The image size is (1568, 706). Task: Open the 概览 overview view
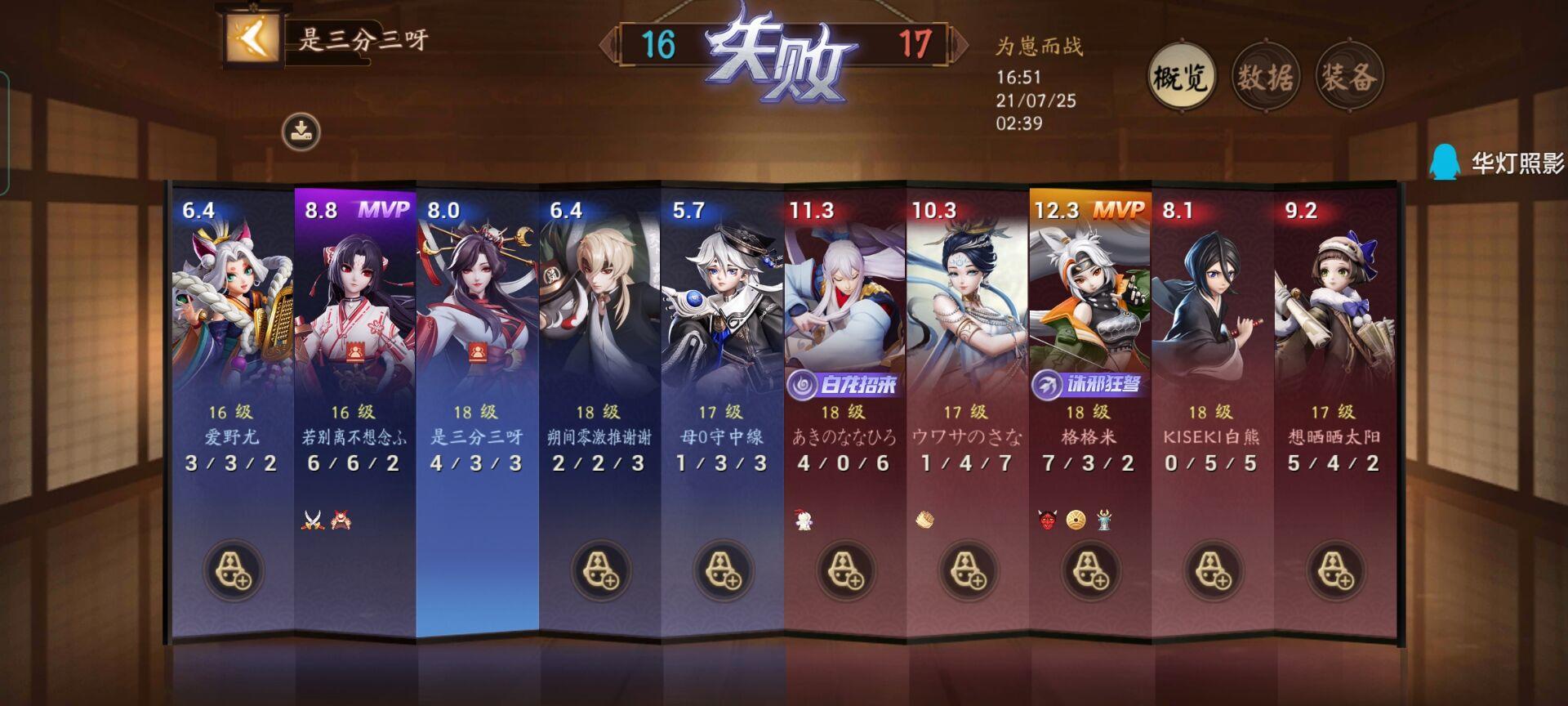pos(1183,75)
